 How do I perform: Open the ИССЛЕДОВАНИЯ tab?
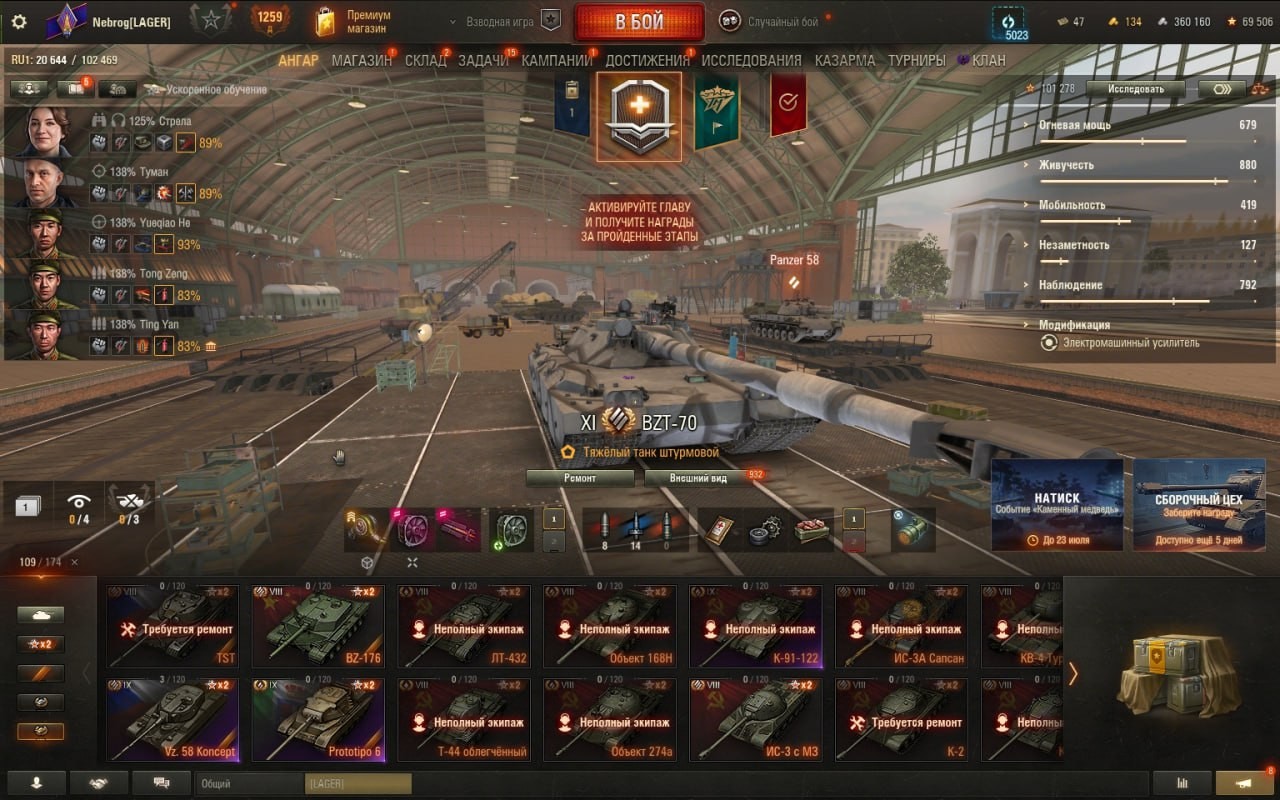coord(751,60)
